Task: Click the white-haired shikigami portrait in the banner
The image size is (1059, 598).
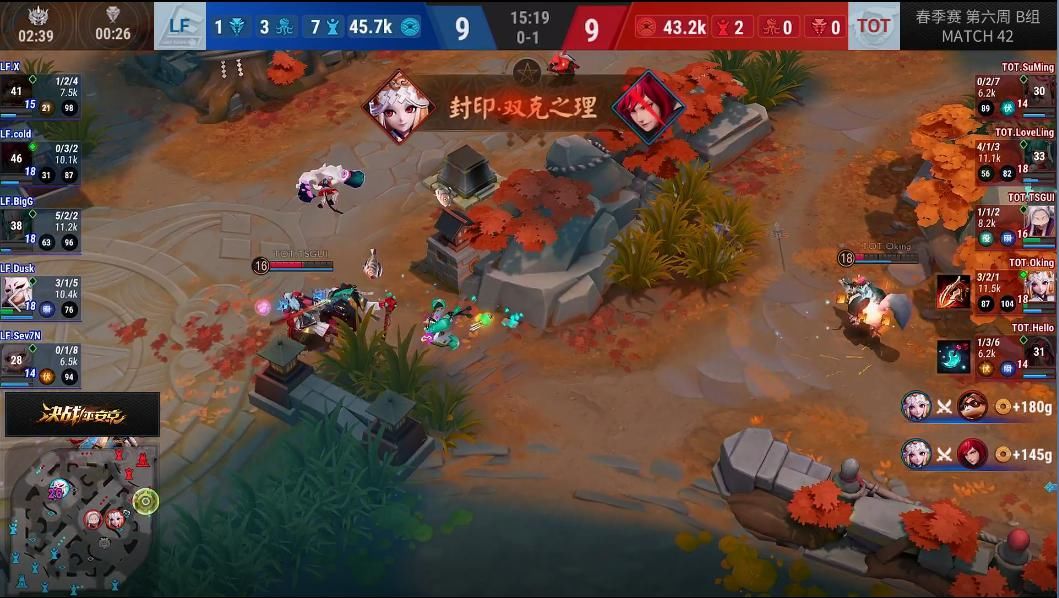Action: click(400, 106)
